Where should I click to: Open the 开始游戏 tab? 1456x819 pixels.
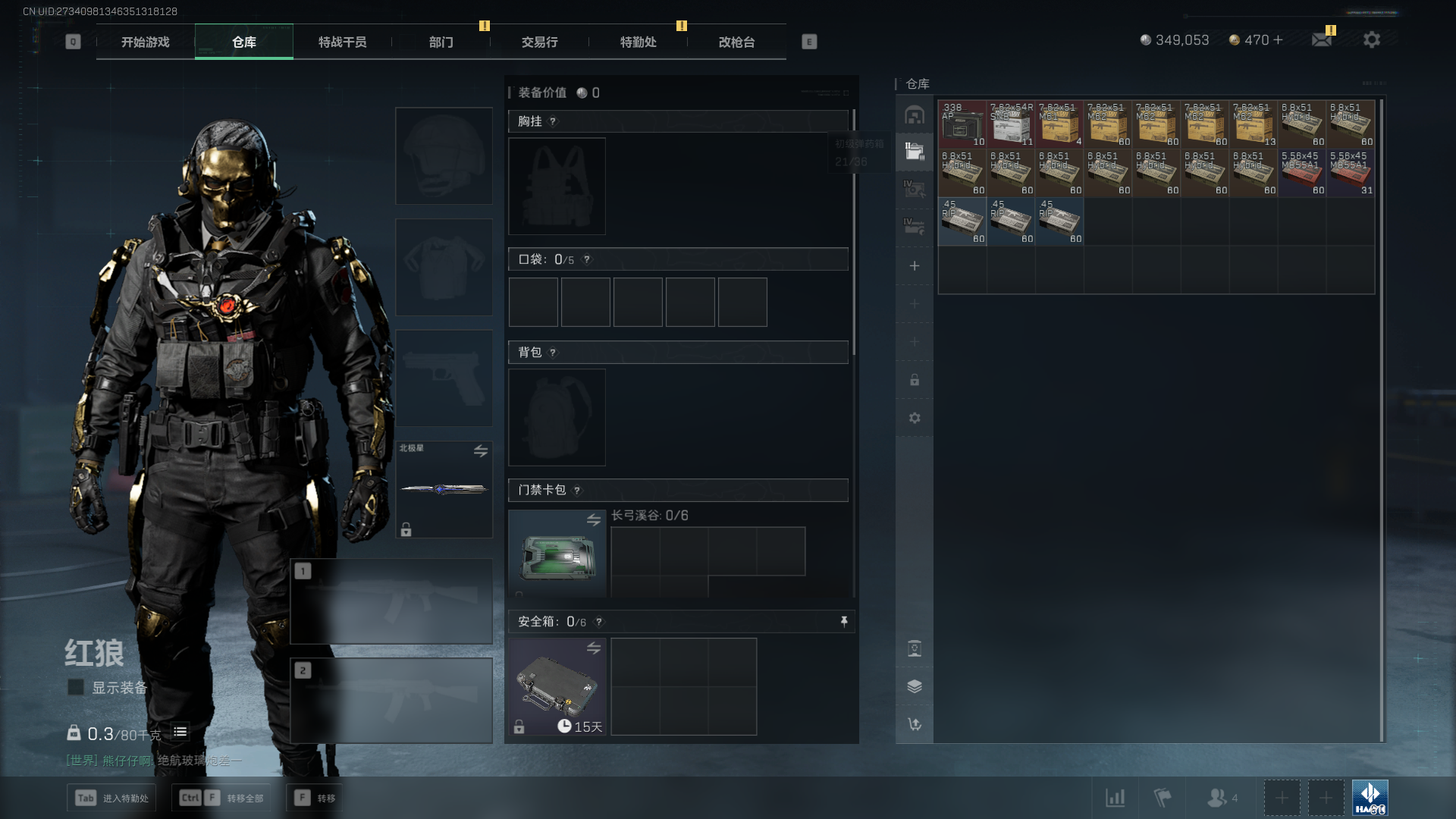pyautogui.click(x=145, y=42)
